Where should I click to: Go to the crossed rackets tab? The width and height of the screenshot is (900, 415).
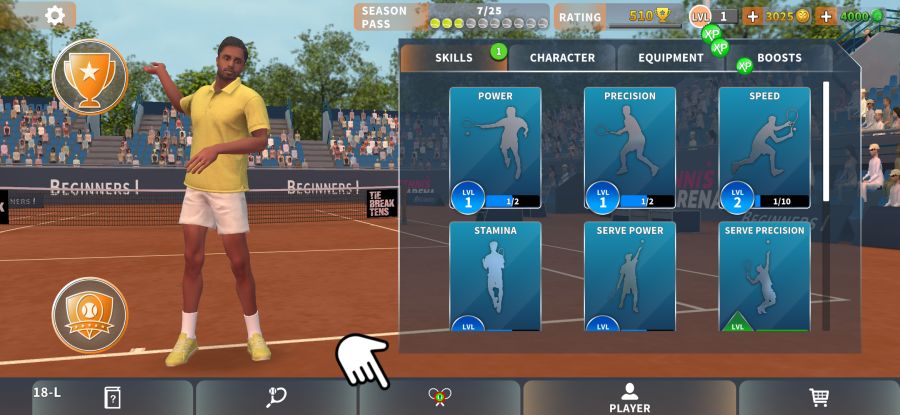coord(440,397)
